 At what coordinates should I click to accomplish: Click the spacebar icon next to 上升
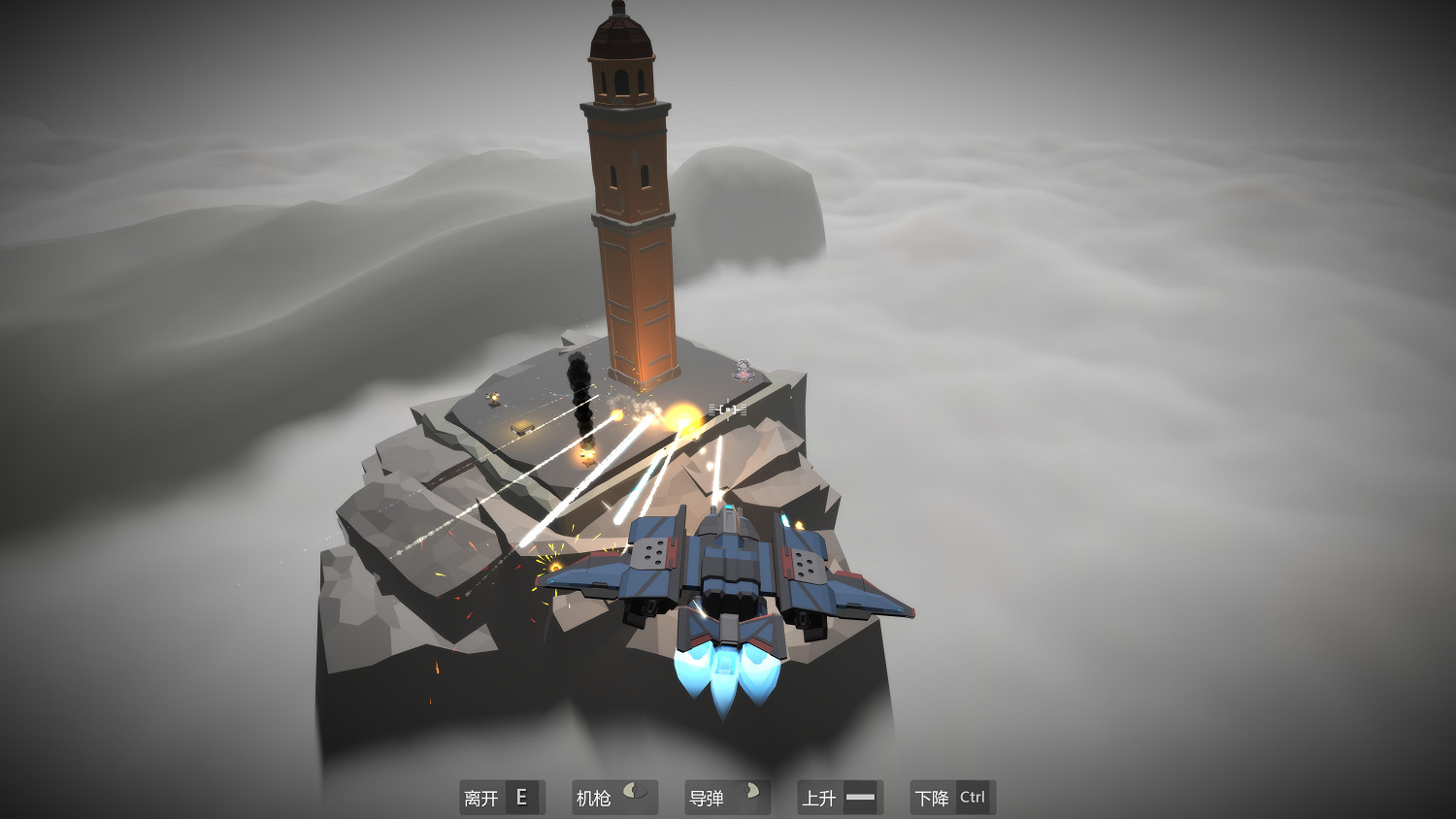point(858,797)
